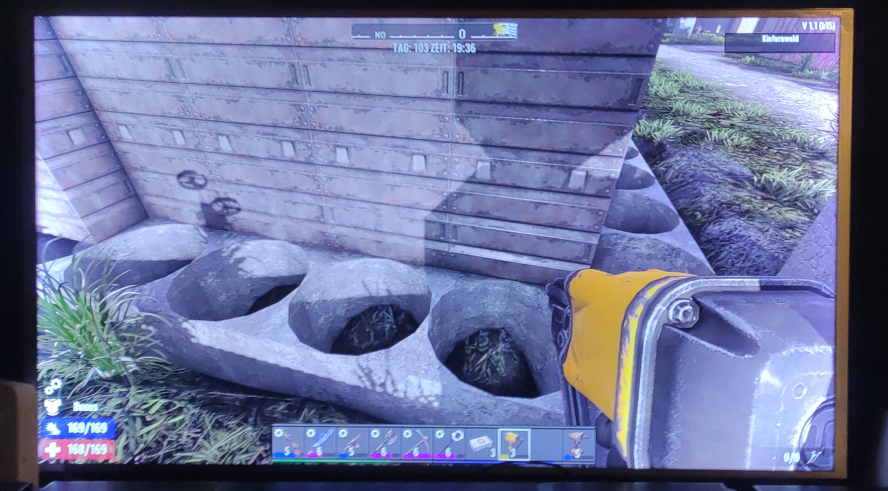Select the highlighted yellow tool slot

tap(514, 443)
